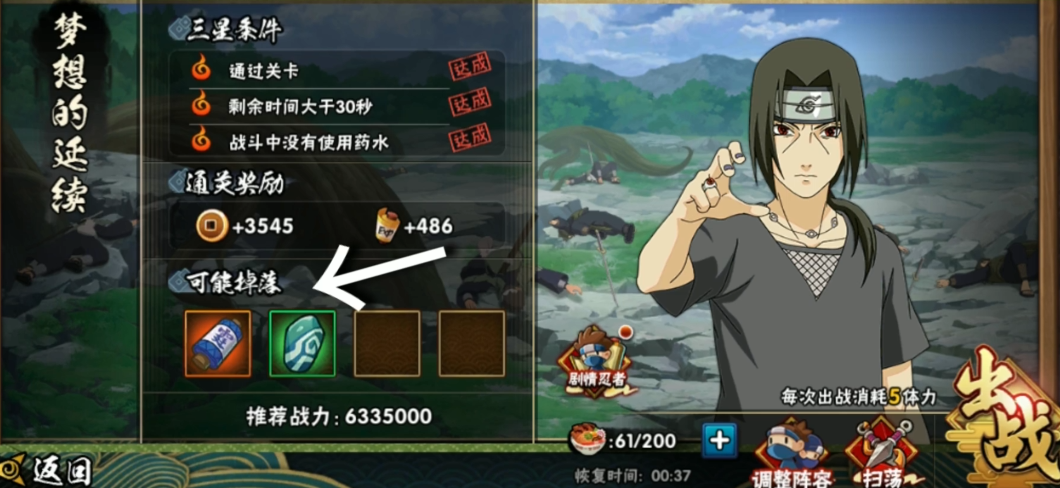Add stamina with the blue plus button
Screen dimensions: 1060x488
[x=719, y=440]
